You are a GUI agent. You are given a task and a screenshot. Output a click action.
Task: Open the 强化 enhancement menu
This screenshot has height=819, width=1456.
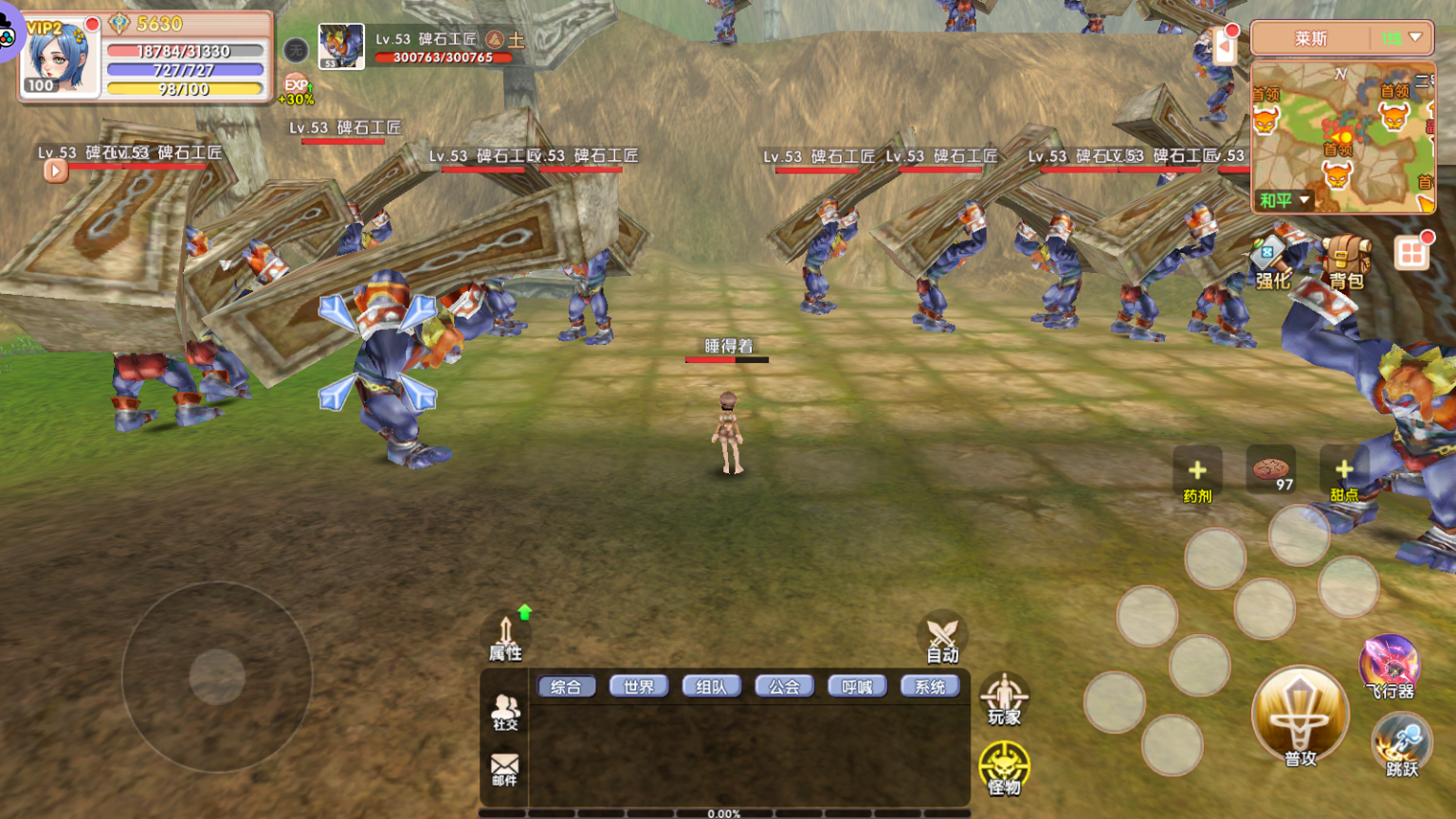pyautogui.click(x=1272, y=264)
